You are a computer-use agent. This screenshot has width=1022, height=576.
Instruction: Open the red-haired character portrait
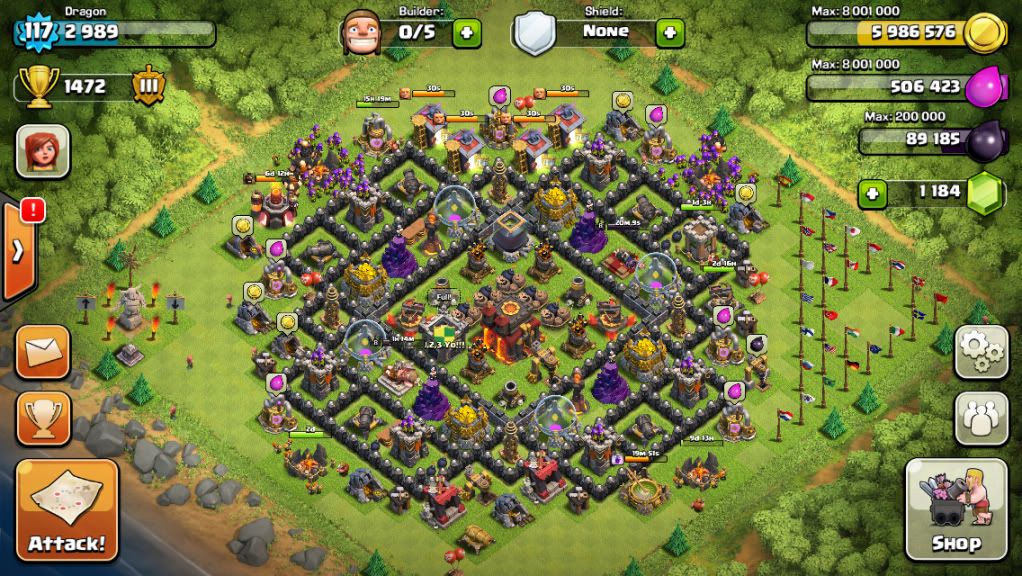[x=43, y=152]
